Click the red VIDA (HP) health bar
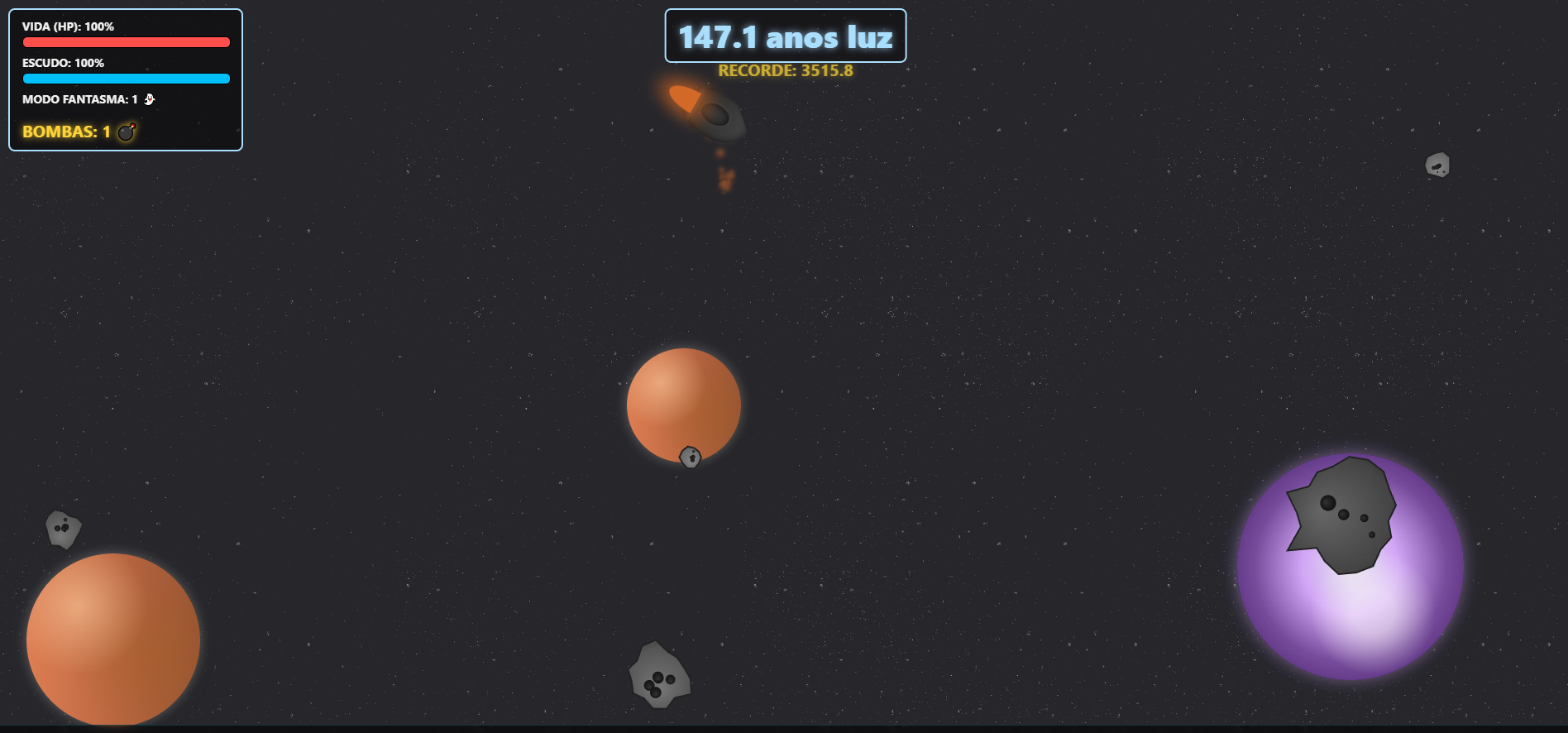This screenshot has width=1568, height=733. (126, 41)
